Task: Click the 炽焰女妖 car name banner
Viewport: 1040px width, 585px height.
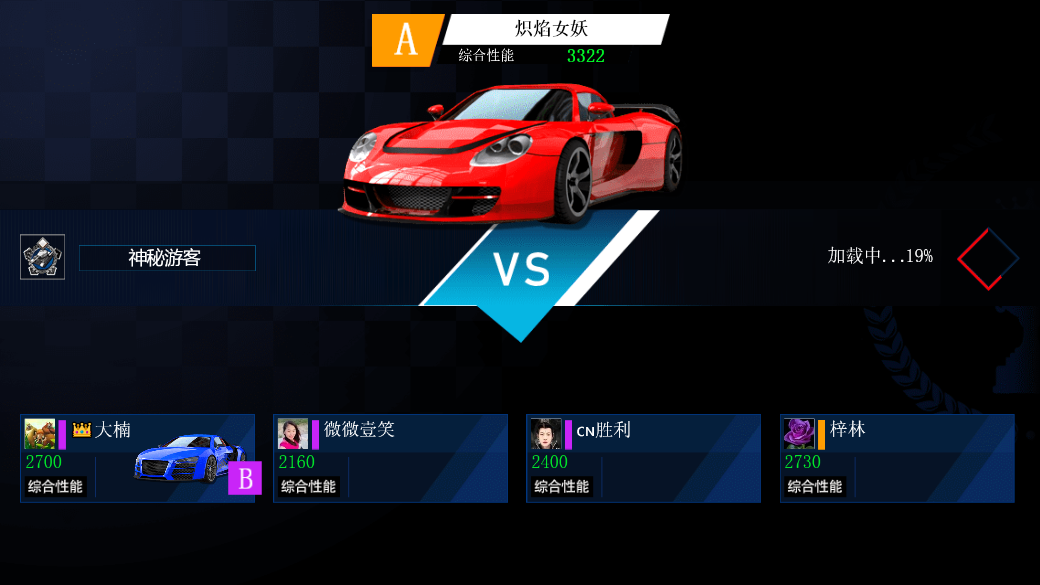Action: [555, 29]
